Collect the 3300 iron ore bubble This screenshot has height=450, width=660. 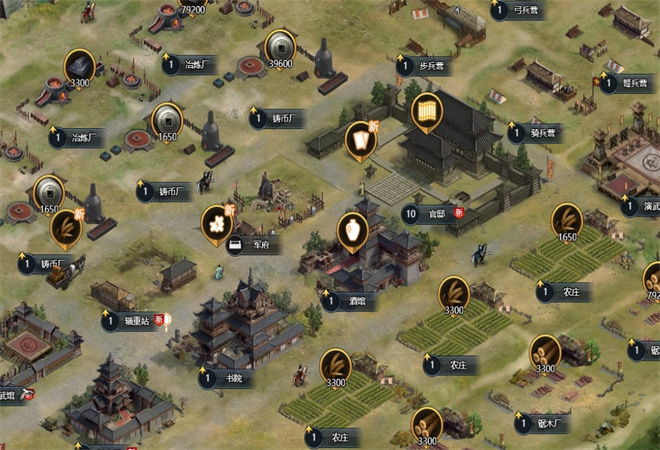(80, 67)
